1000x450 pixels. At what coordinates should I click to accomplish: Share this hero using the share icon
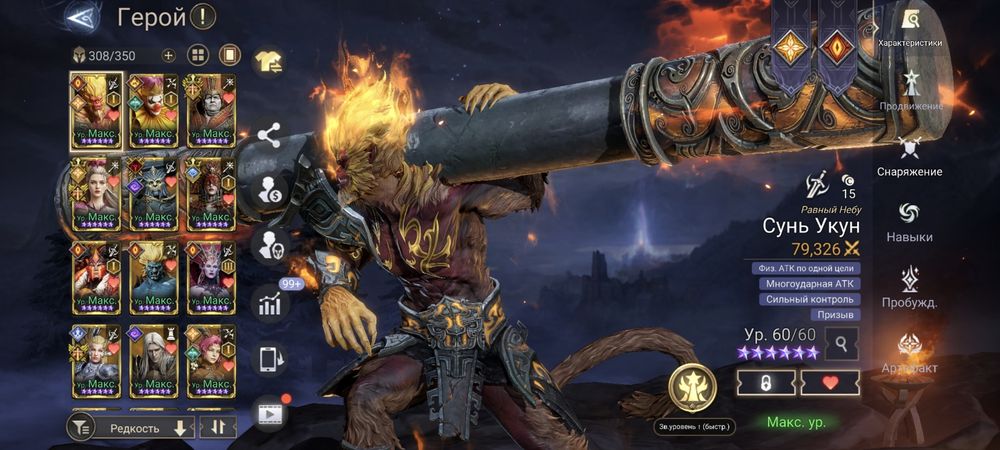268,135
